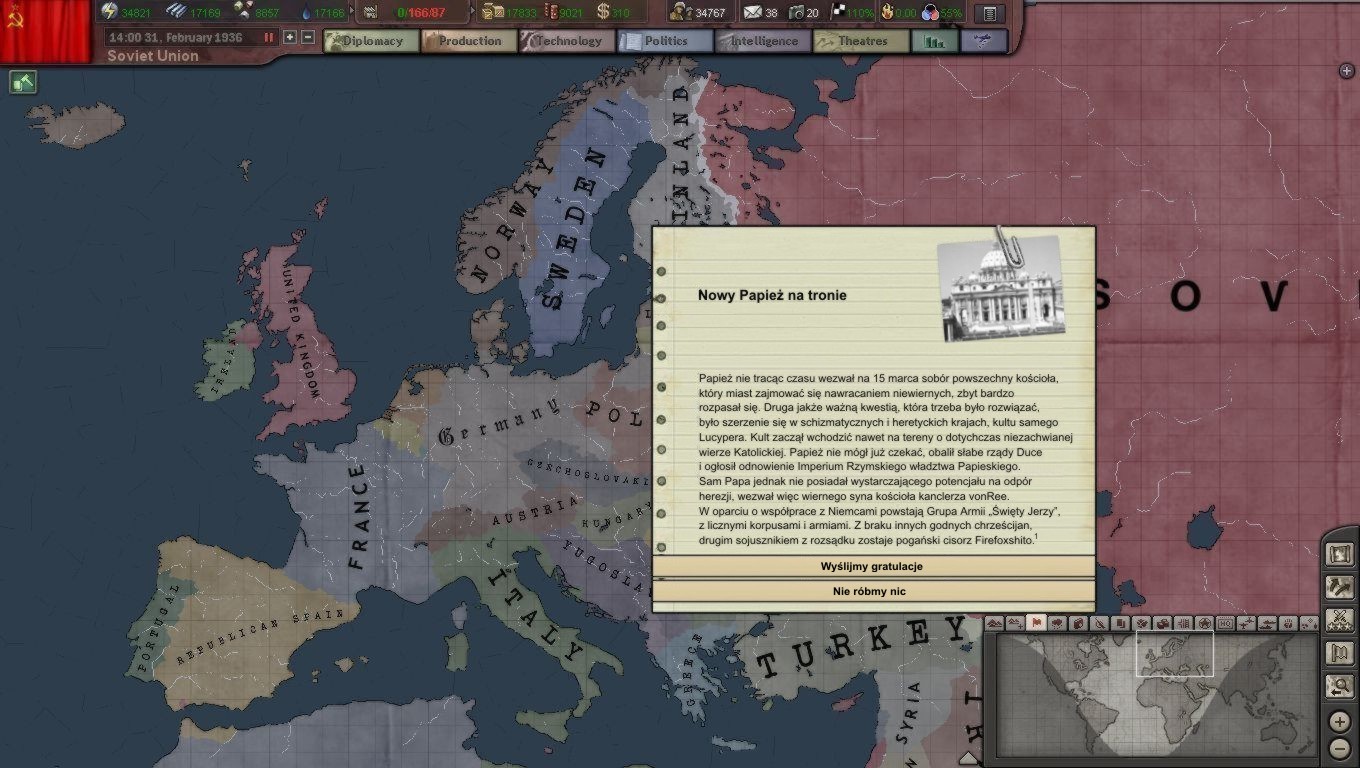Screen dimensions: 1360x768
Task: Increase game speed with the plus button
Action: pyautogui.click(x=290, y=37)
